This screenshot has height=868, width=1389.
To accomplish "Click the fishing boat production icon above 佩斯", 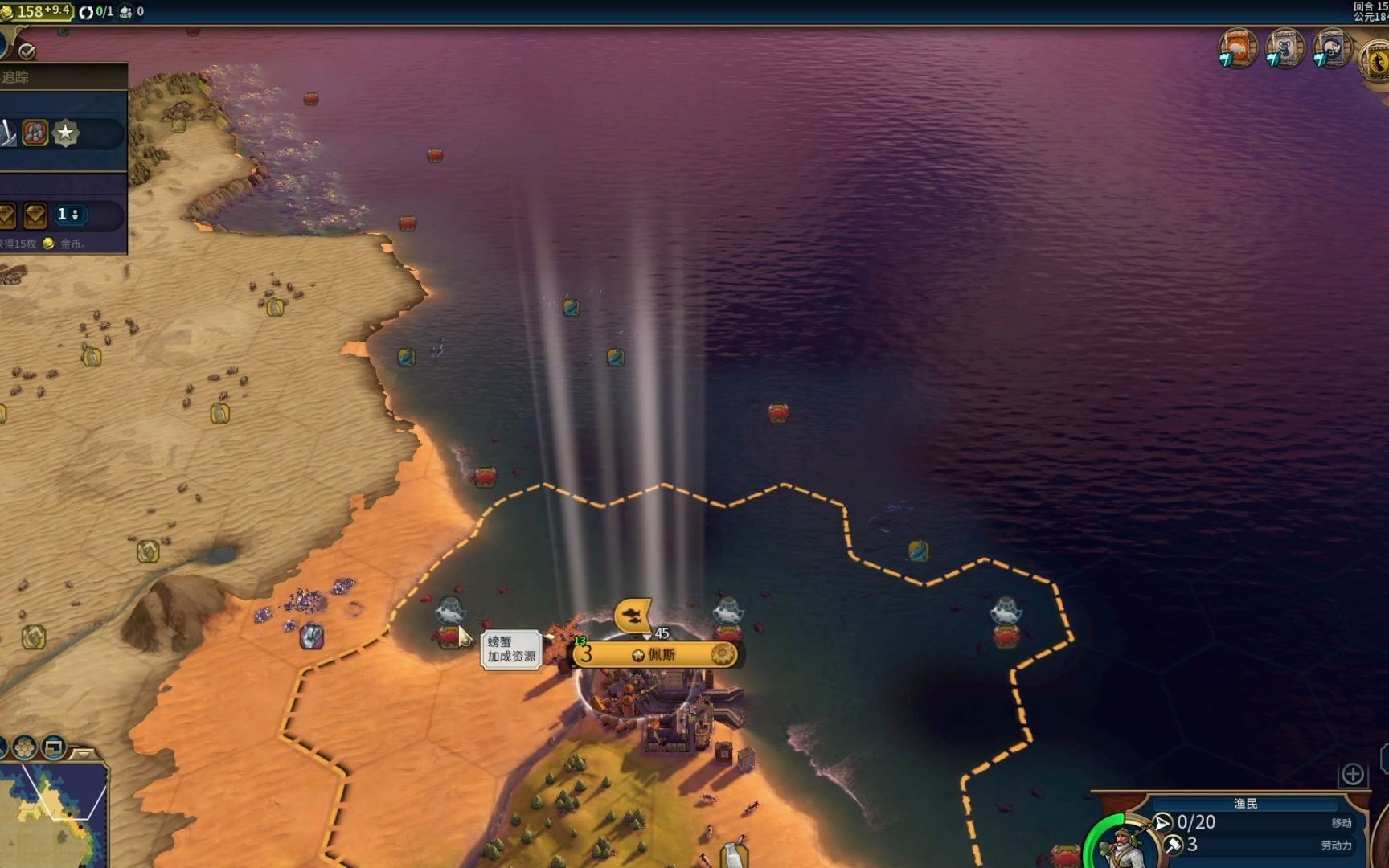I will tap(633, 616).
